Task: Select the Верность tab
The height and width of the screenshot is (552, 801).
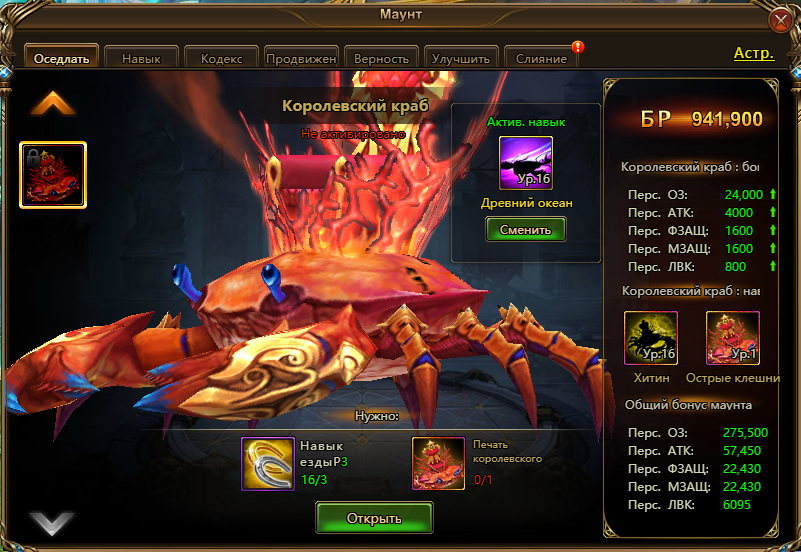Action: 381,58
